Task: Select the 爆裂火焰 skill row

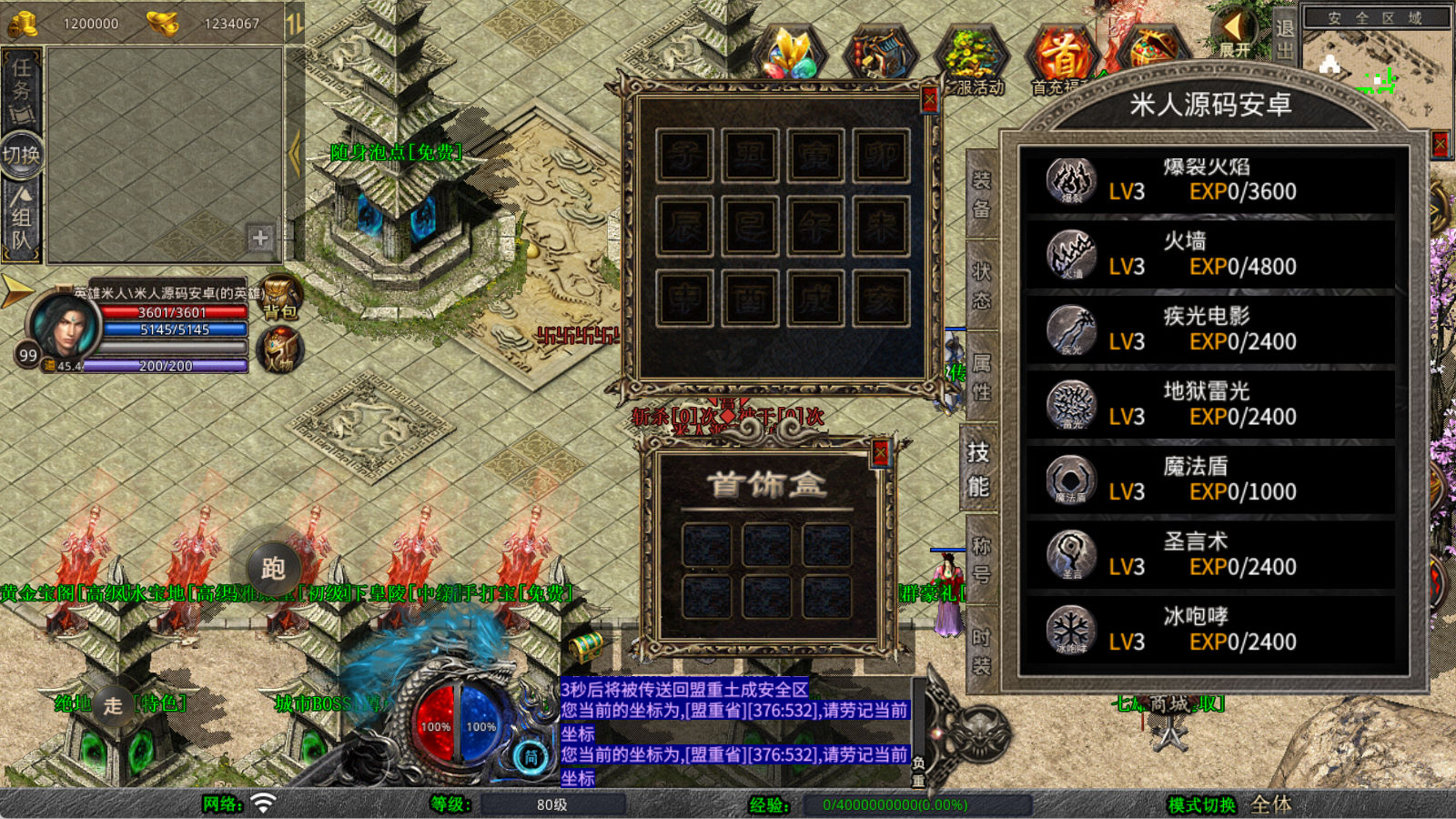Action: tap(1210, 180)
